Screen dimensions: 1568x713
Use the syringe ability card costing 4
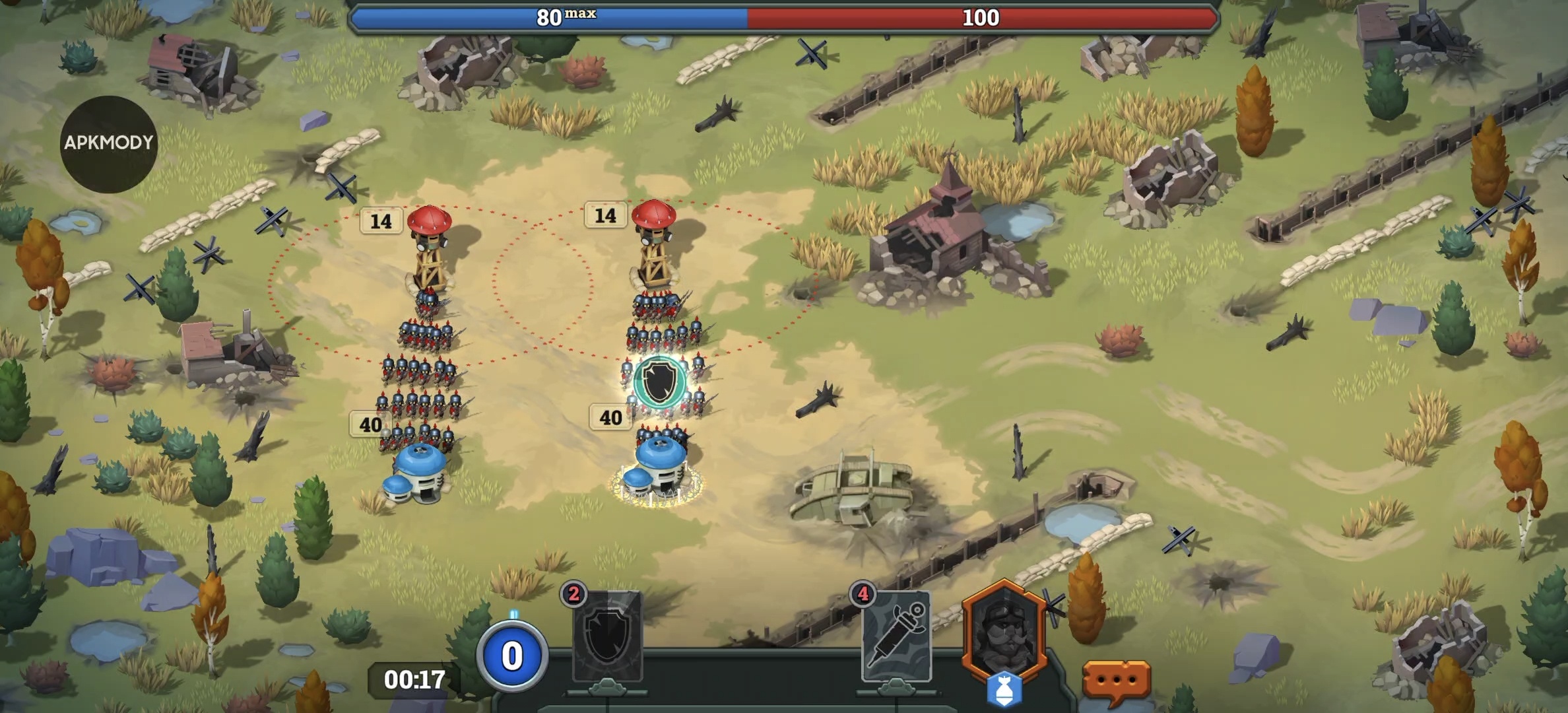[896, 636]
